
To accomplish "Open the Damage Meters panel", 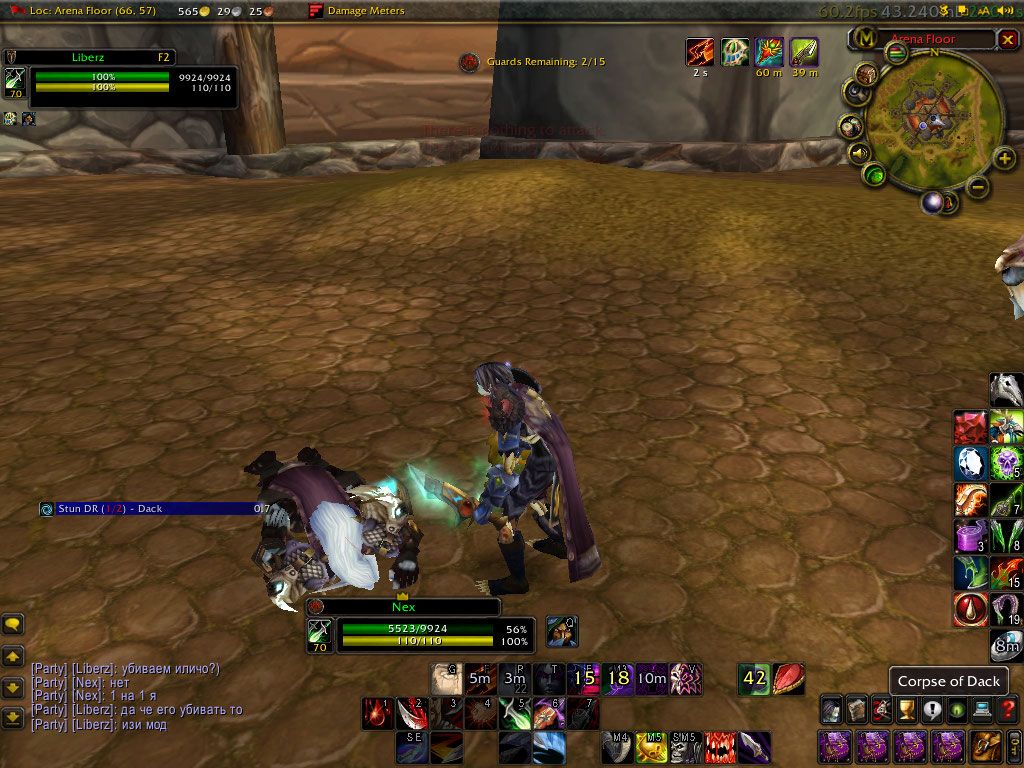I will point(358,11).
